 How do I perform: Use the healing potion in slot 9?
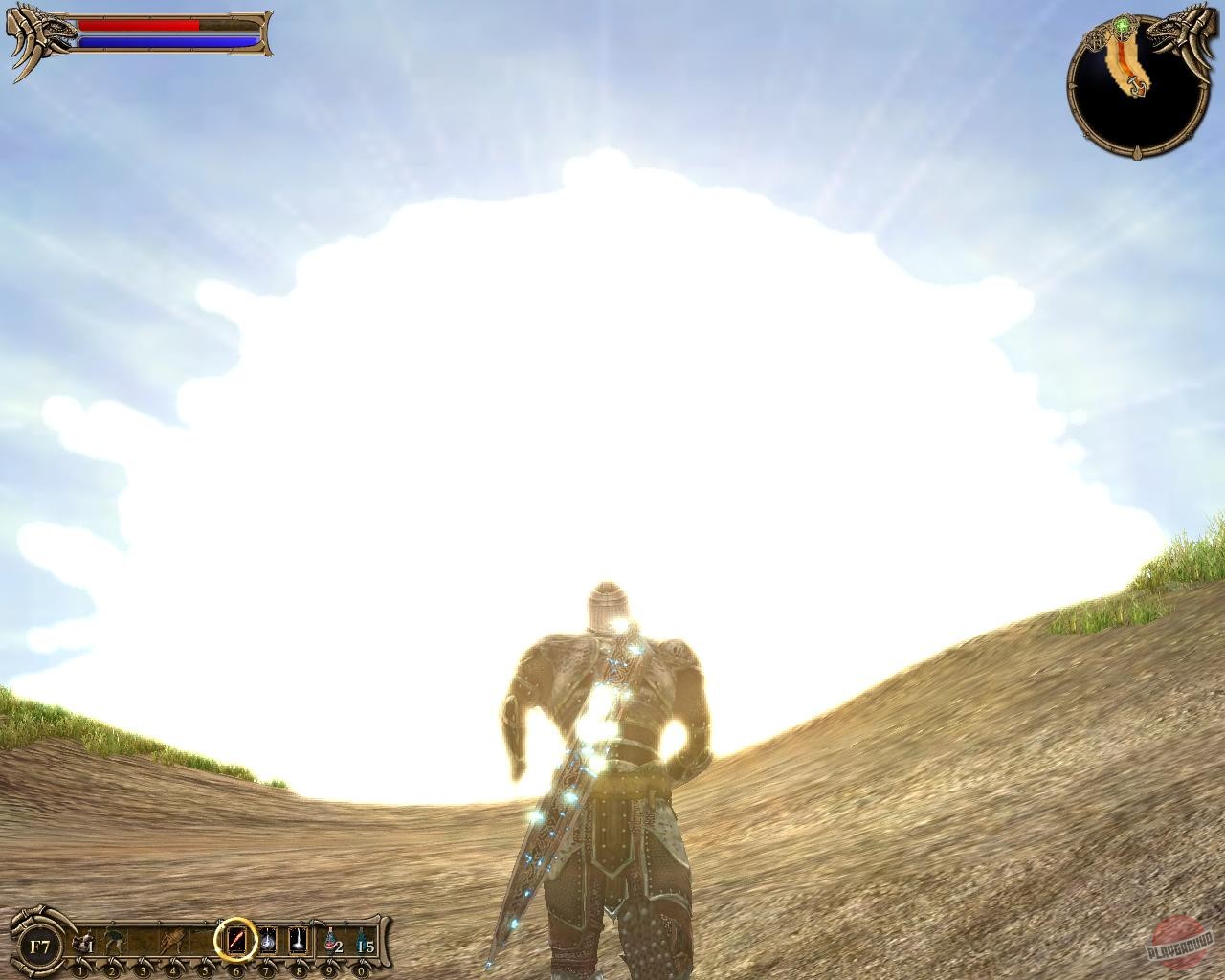pos(328,941)
